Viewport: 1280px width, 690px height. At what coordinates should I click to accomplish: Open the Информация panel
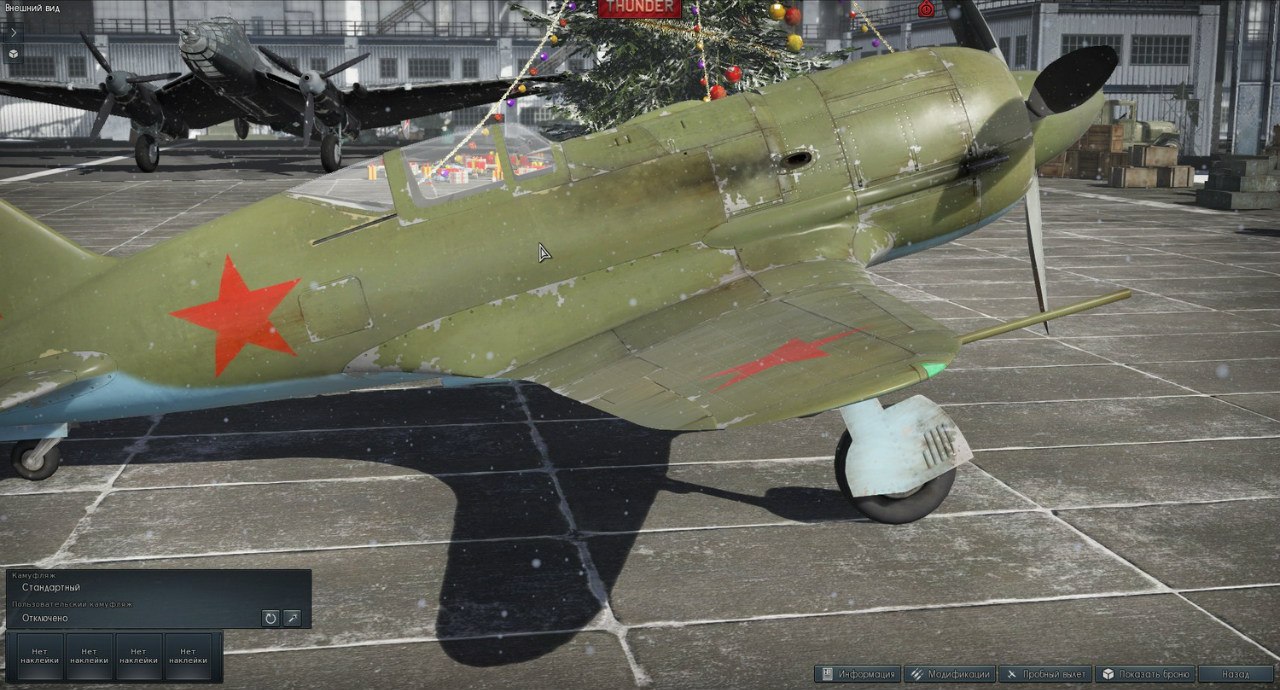point(858,674)
